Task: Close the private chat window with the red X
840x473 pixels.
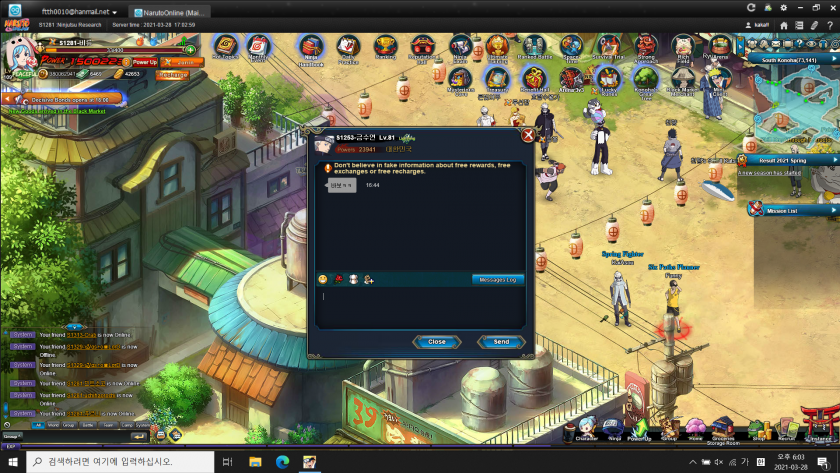Action: 527,134
